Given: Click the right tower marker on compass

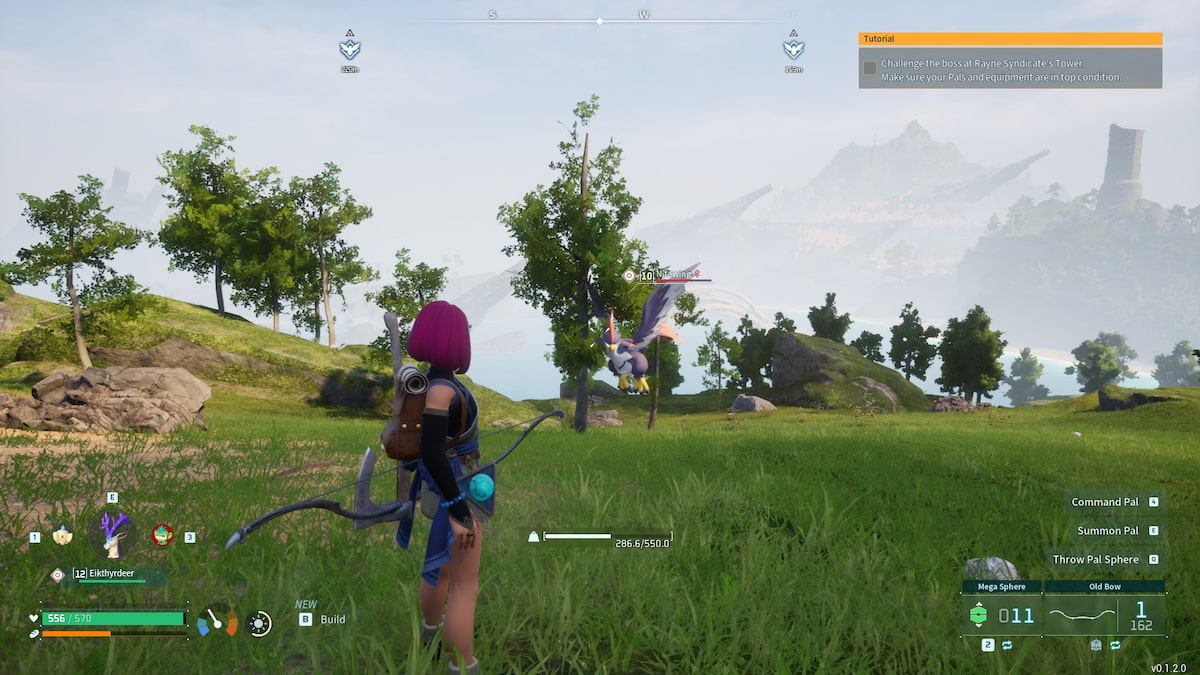Looking at the screenshot, I should click(x=793, y=48).
